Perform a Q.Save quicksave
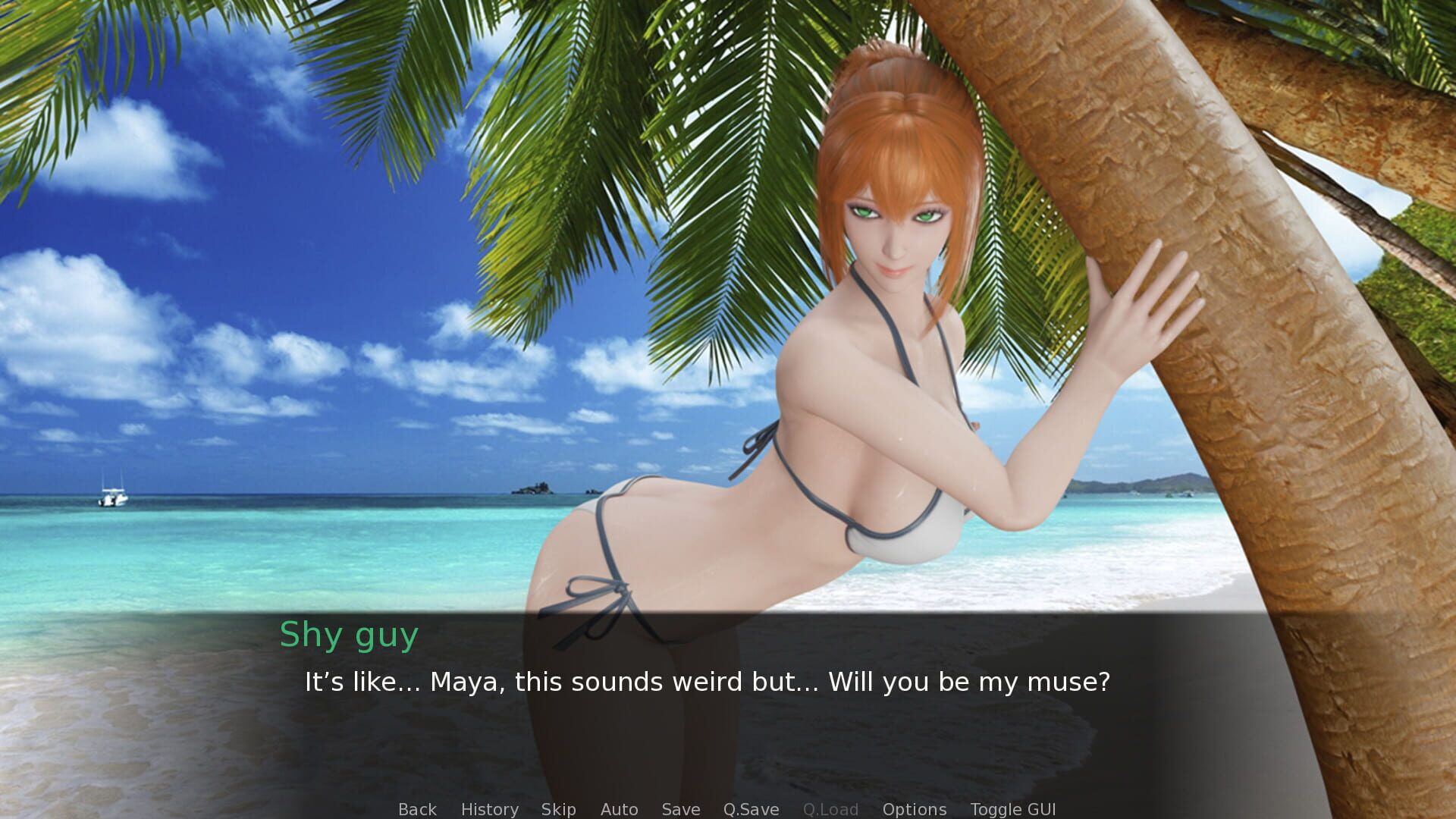1456x819 pixels. [x=751, y=809]
